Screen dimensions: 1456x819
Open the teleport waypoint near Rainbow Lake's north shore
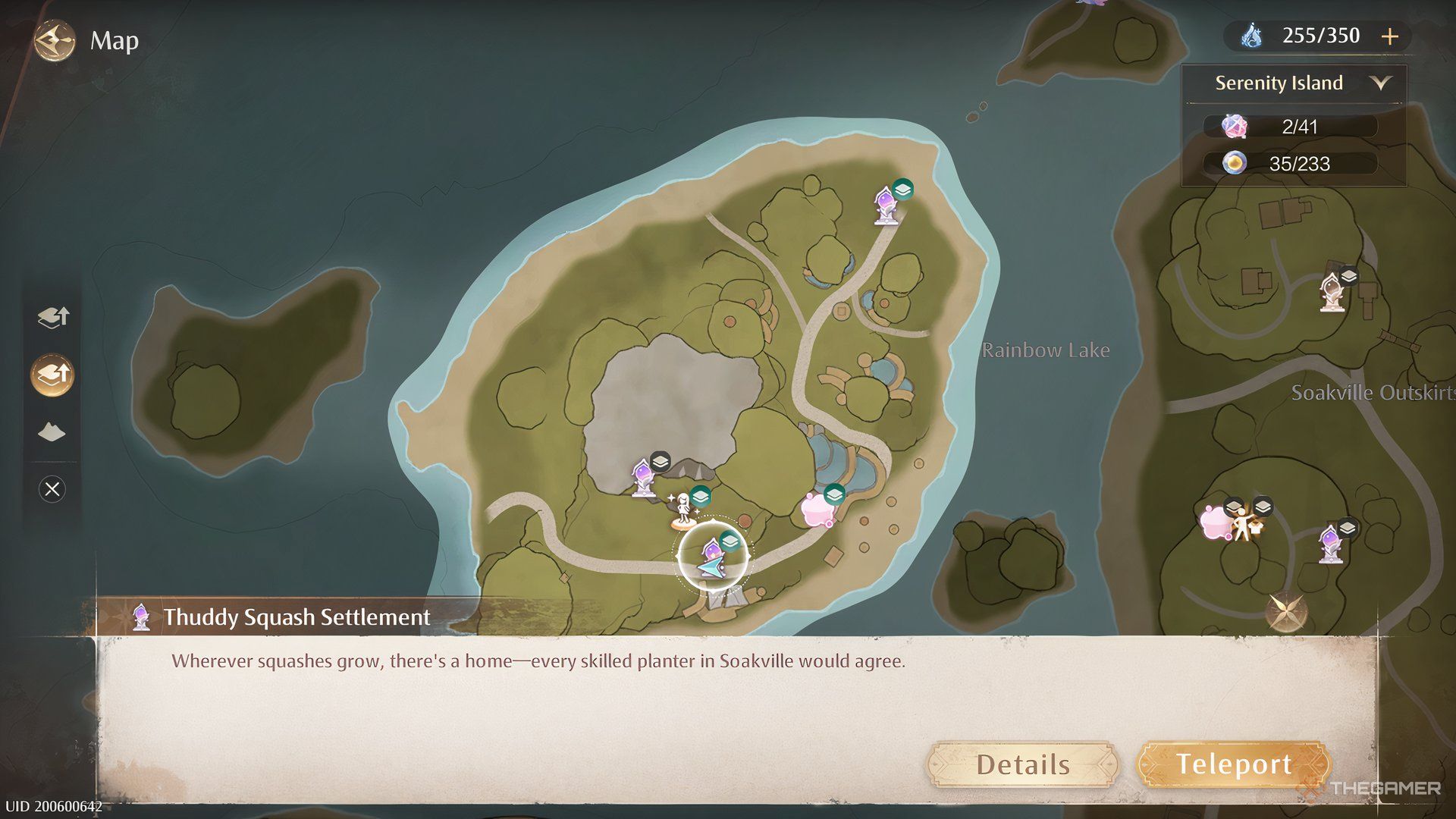click(884, 205)
